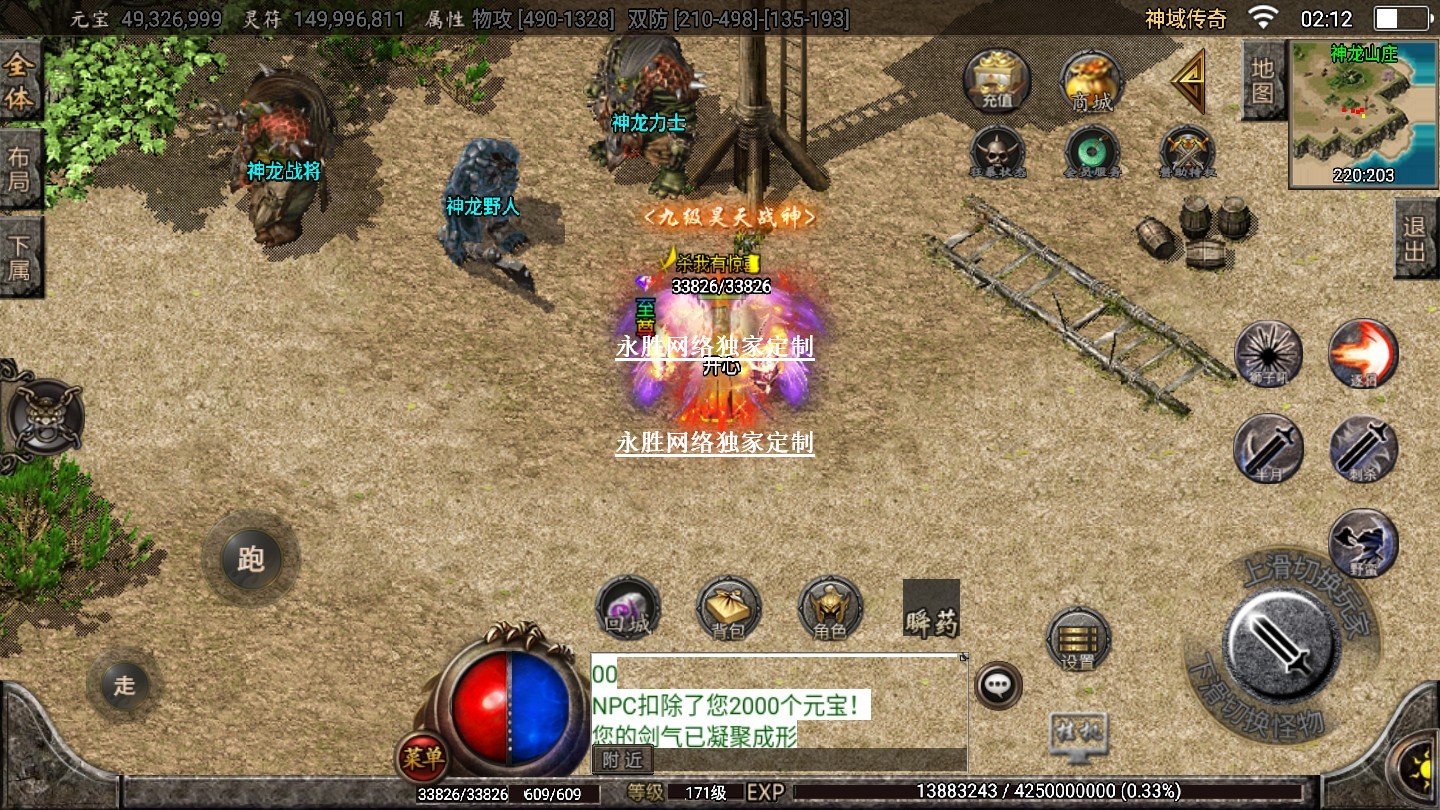Image resolution: width=1440 pixels, height=810 pixels.
Task: Use the 回城 return-to-town stone
Action: [628, 608]
